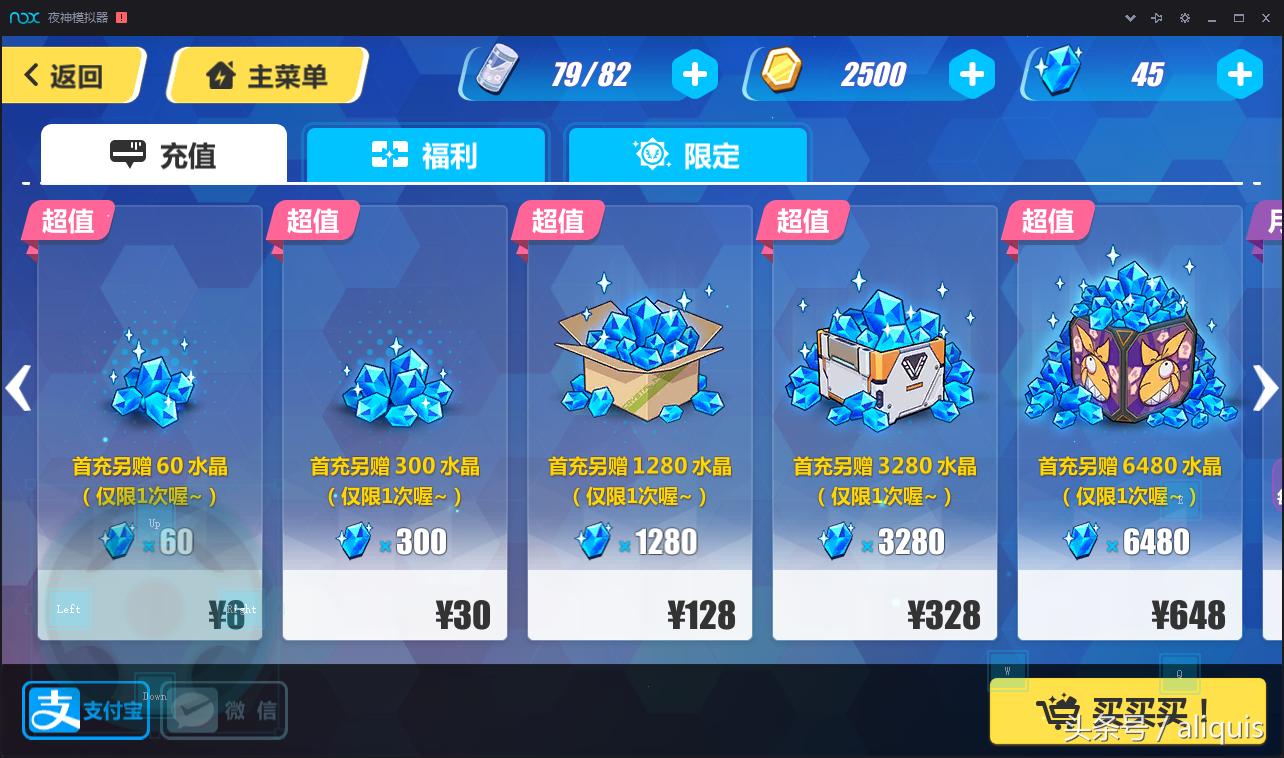Pin Nox window always on top
This screenshot has width=1284, height=758.
click(x=1156, y=17)
